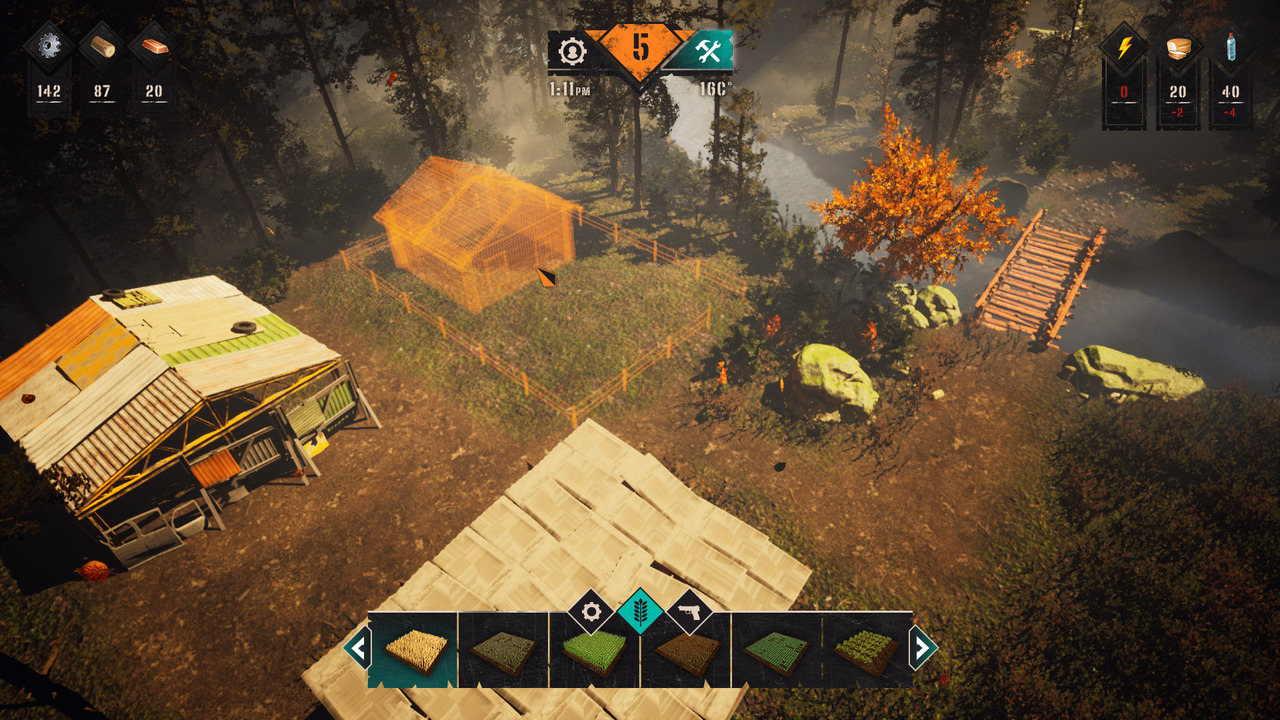Pick the bright green grass crop tile
Screen dimensions: 1280x720
594,651
